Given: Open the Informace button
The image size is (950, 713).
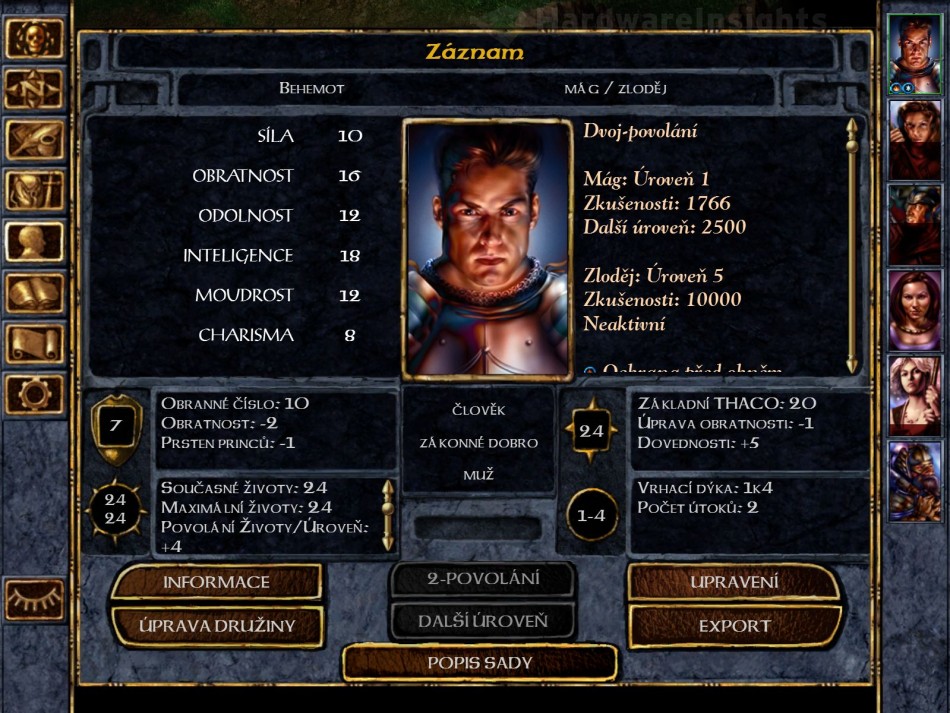Looking at the screenshot, I should (216, 582).
